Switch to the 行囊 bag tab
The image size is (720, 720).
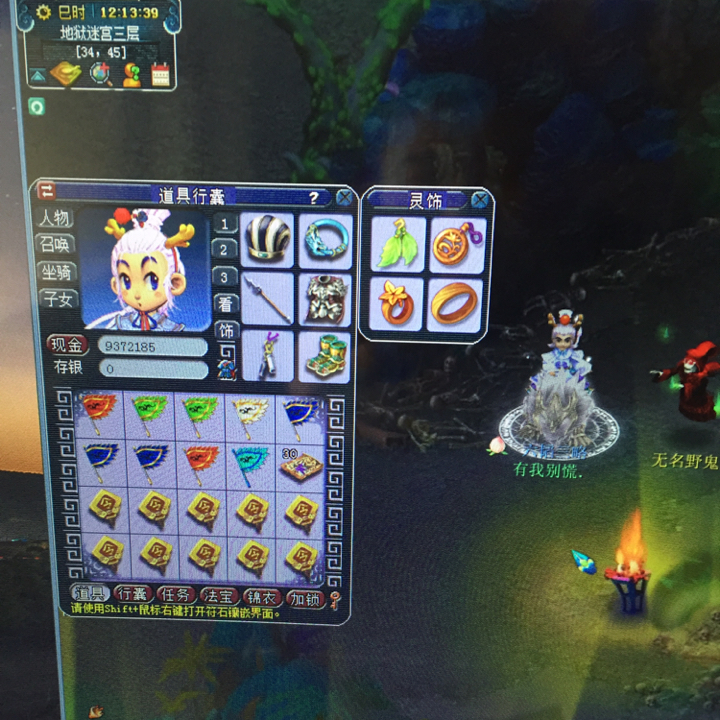pos(134,596)
